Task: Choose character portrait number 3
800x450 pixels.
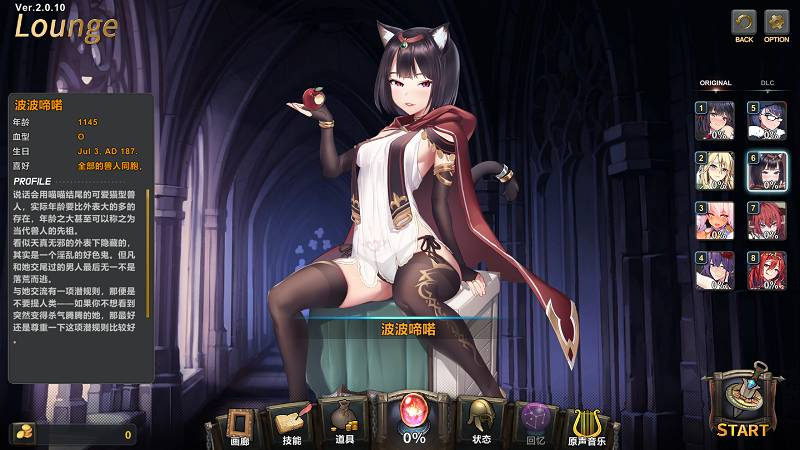Action: coord(716,220)
